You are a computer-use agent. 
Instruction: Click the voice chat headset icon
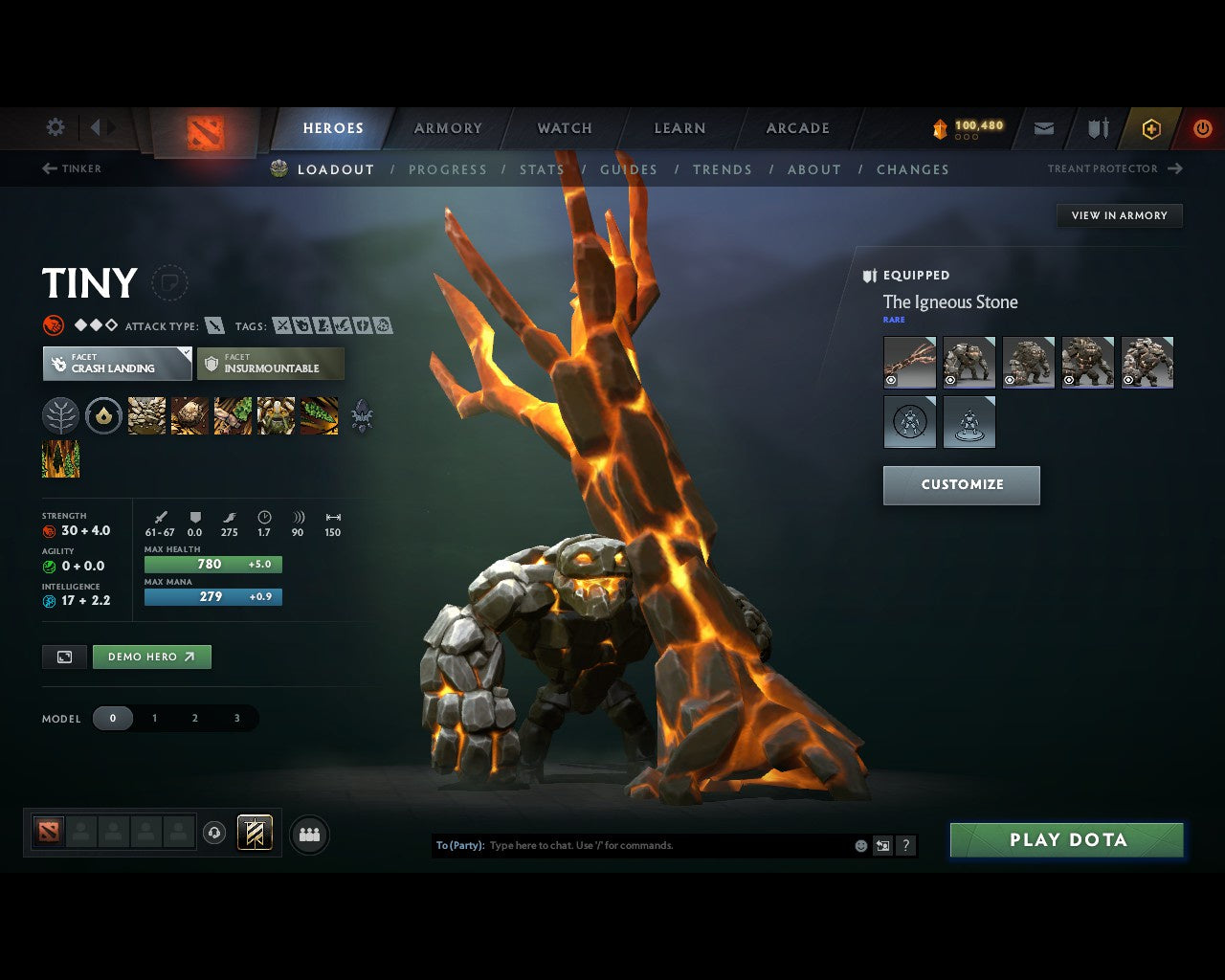point(214,833)
